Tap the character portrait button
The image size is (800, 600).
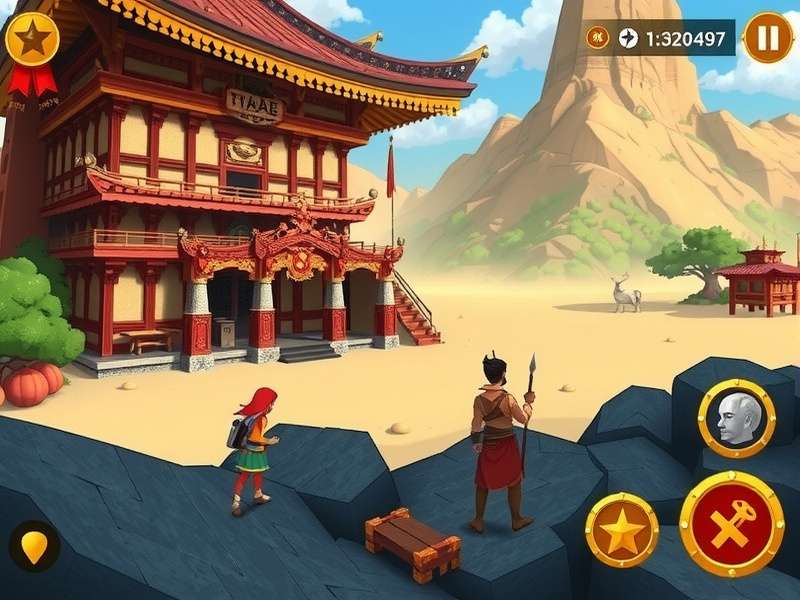click(737, 418)
